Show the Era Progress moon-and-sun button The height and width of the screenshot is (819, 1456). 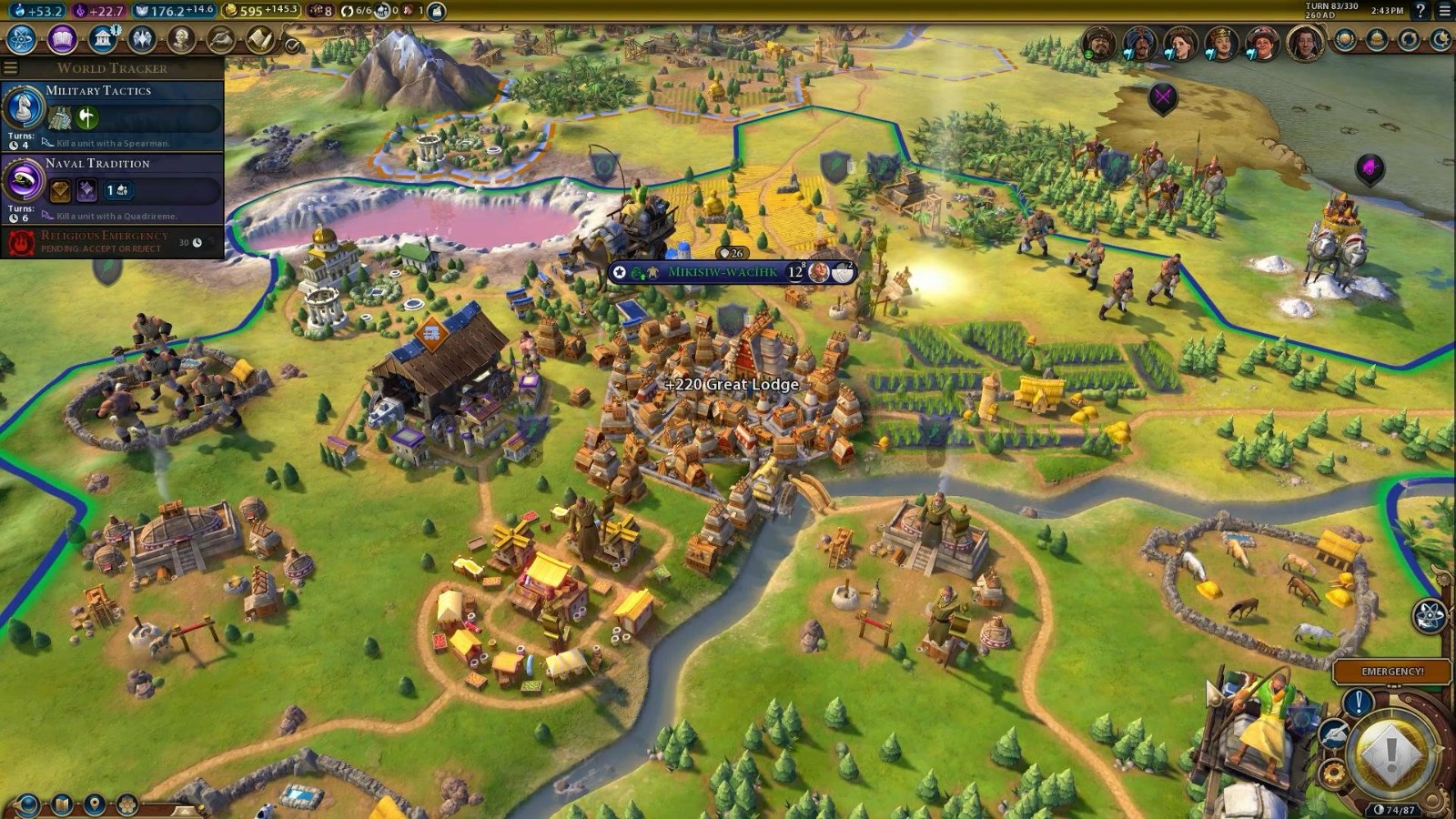(1441, 40)
